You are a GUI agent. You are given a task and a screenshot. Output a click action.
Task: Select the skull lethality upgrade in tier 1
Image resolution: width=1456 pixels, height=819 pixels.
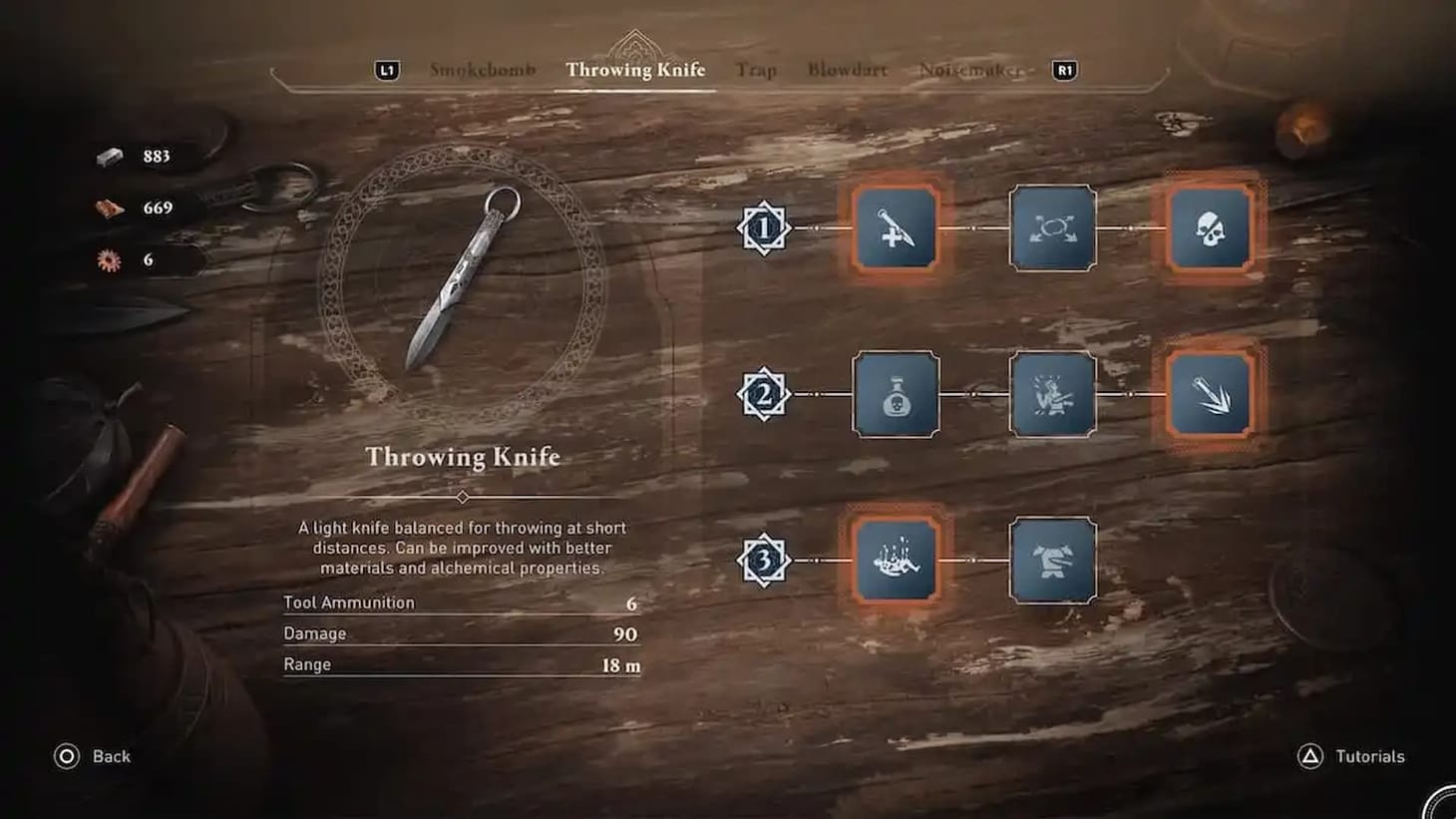pos(1213,229)
